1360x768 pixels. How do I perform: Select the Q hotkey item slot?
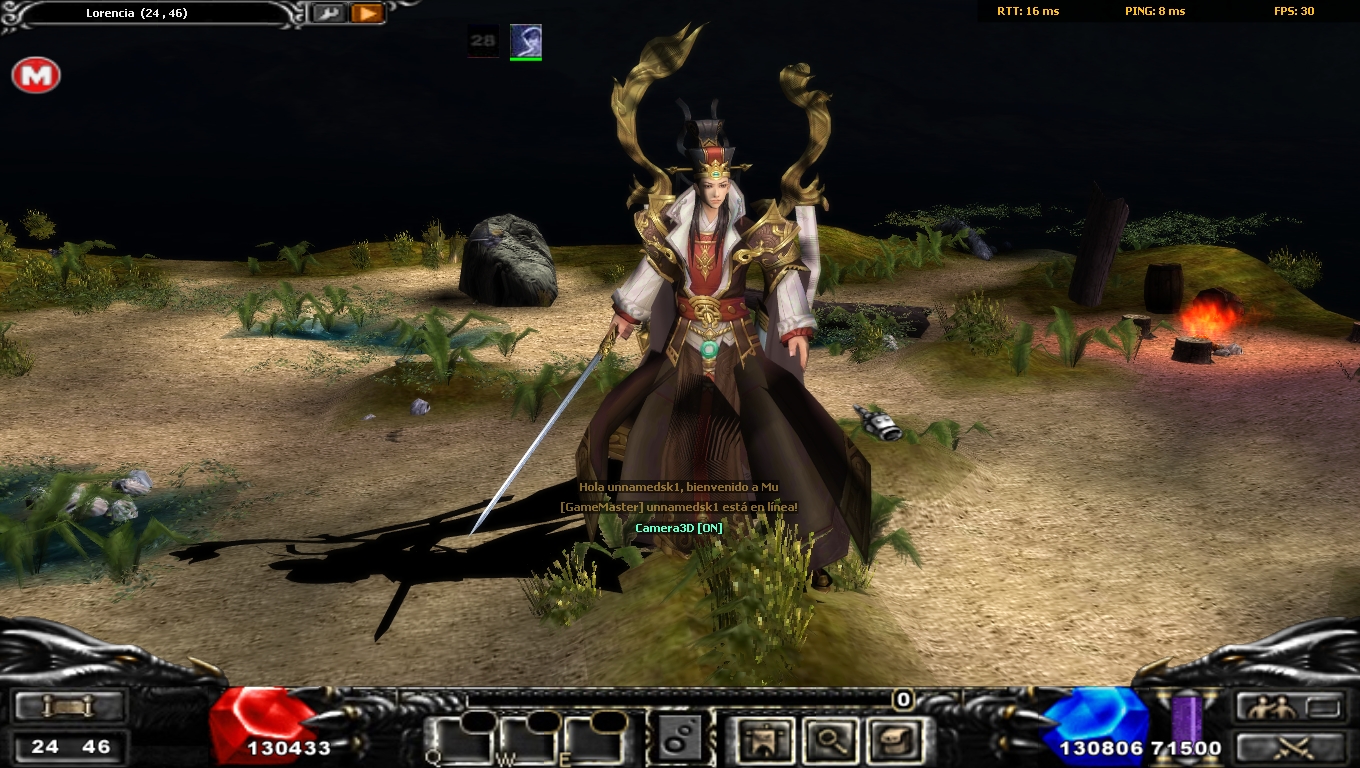point(460,740)
